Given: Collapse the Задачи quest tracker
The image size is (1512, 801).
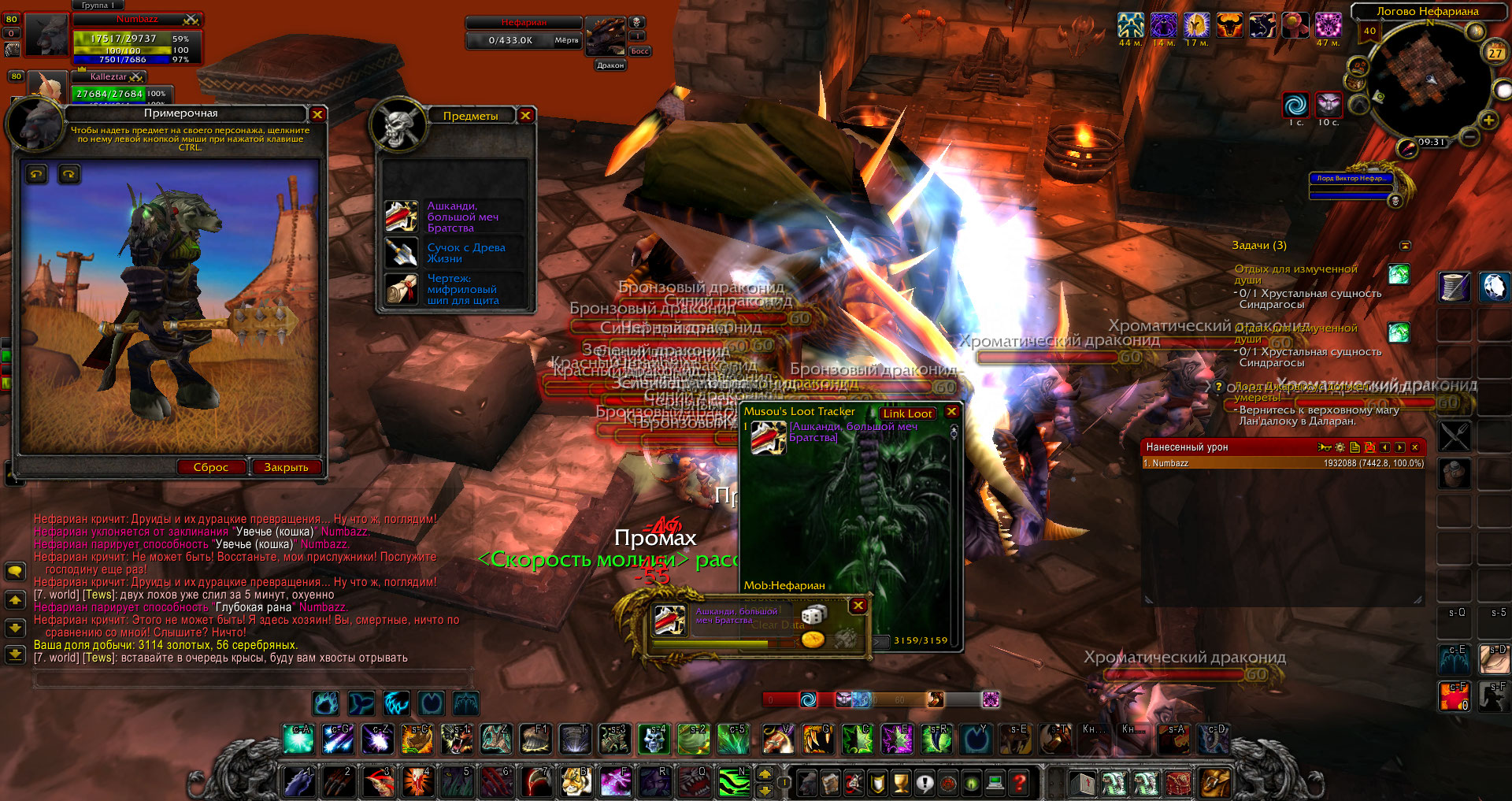Looking at the screenshot, I should click(1405, 246).
